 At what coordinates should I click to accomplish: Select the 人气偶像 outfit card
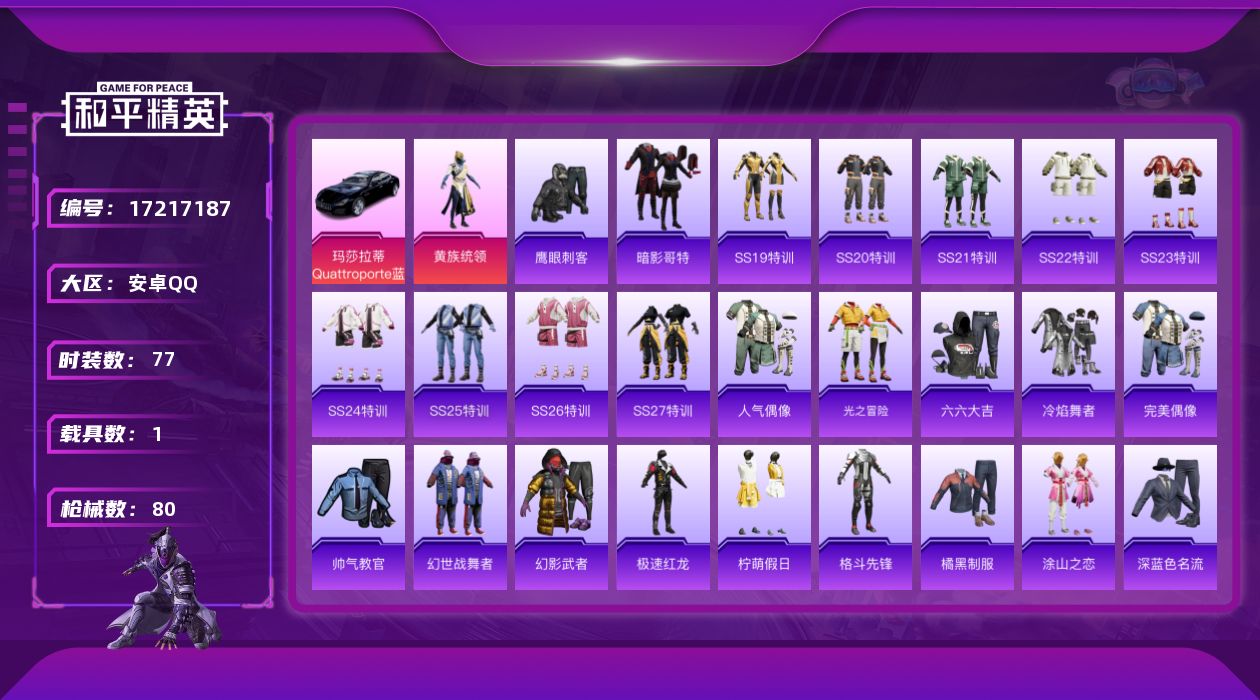(x=764, y=364)
